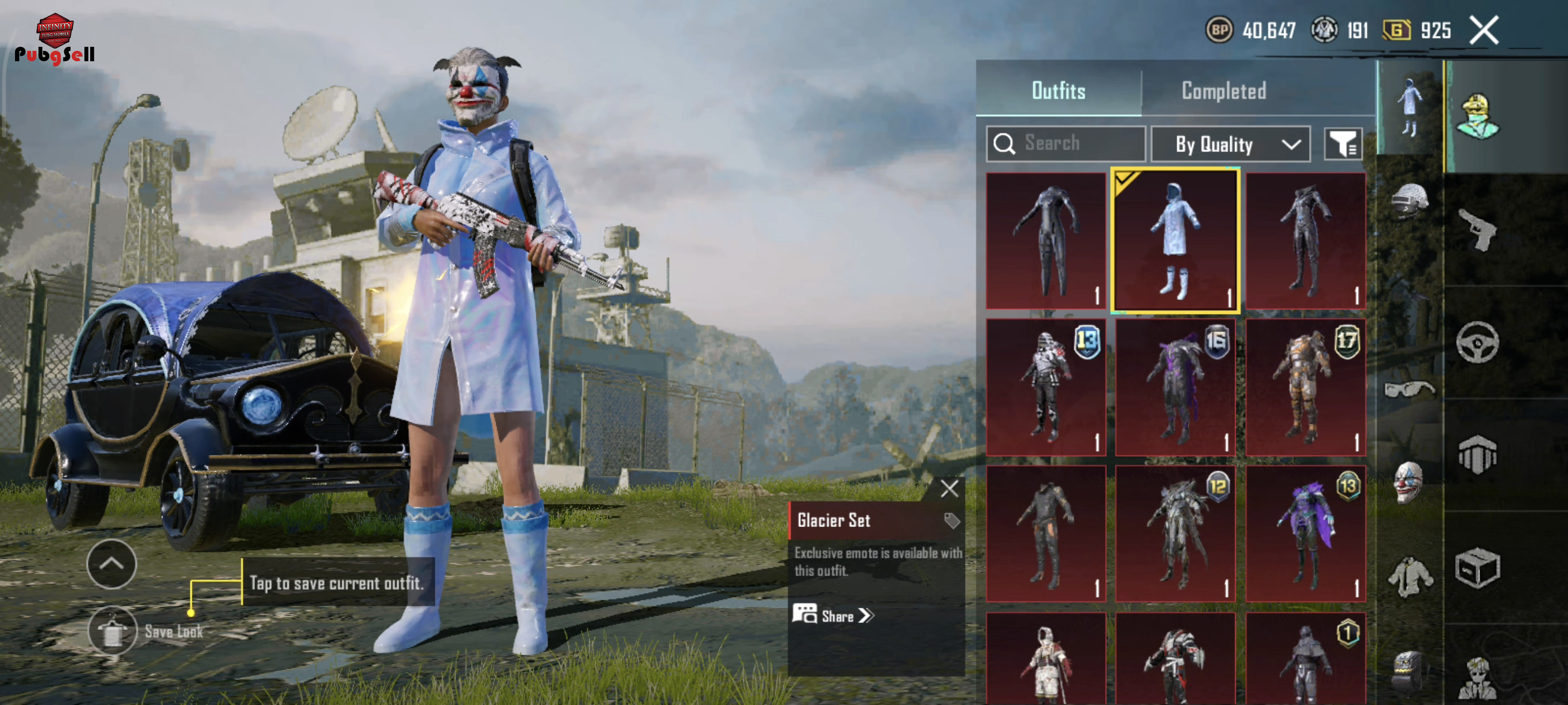Viewport: 1568px width, 705px height.
Task: Open the steering wheel vehicle section
Action: 1477,343
